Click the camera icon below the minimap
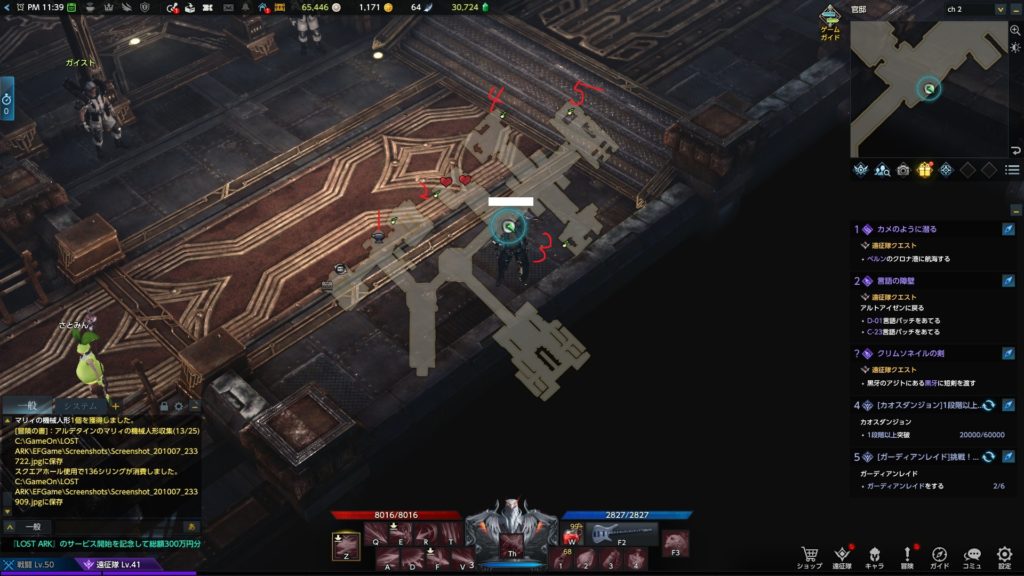 click(903, 170)
